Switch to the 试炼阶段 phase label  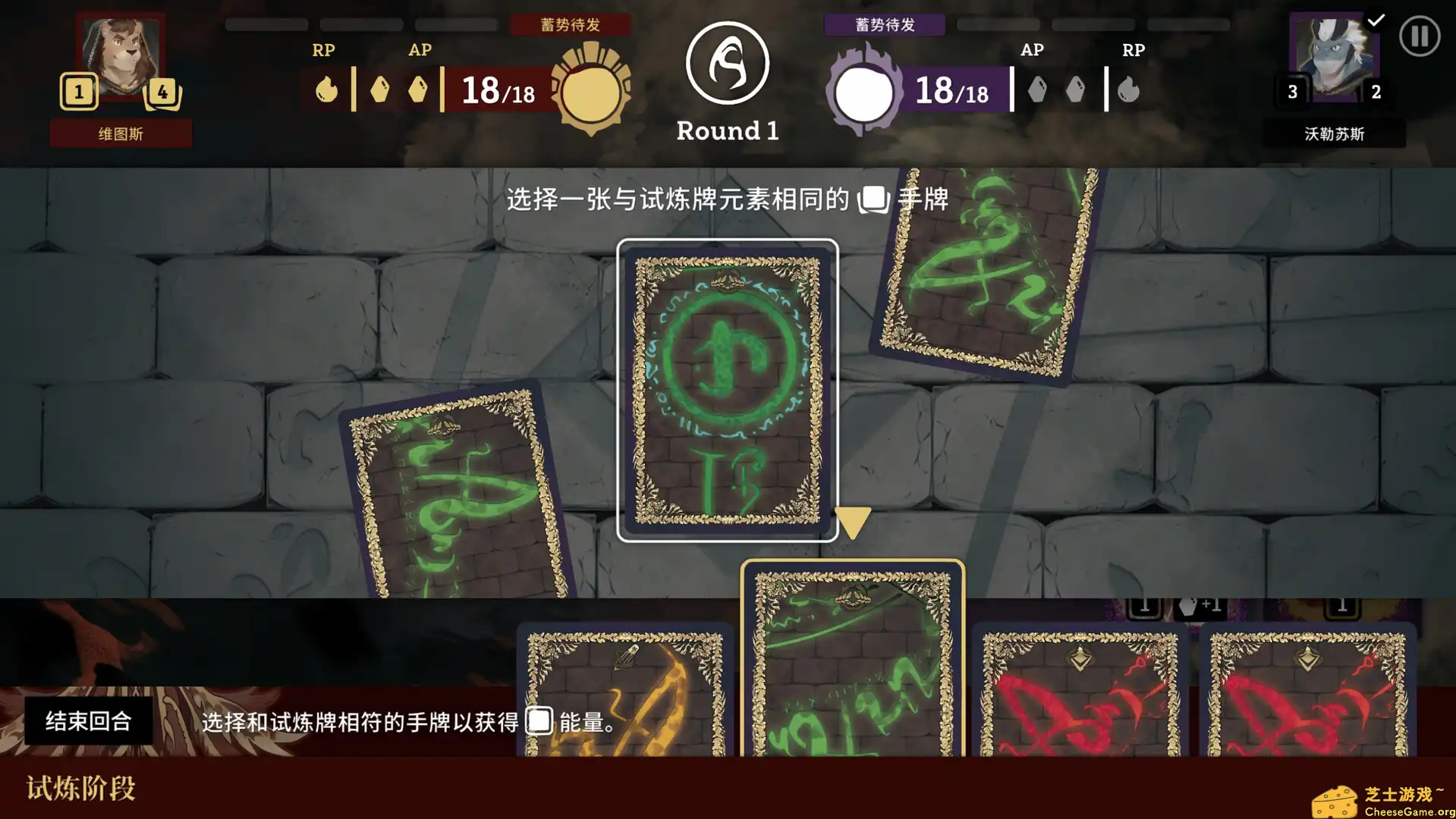pos(80,789)
